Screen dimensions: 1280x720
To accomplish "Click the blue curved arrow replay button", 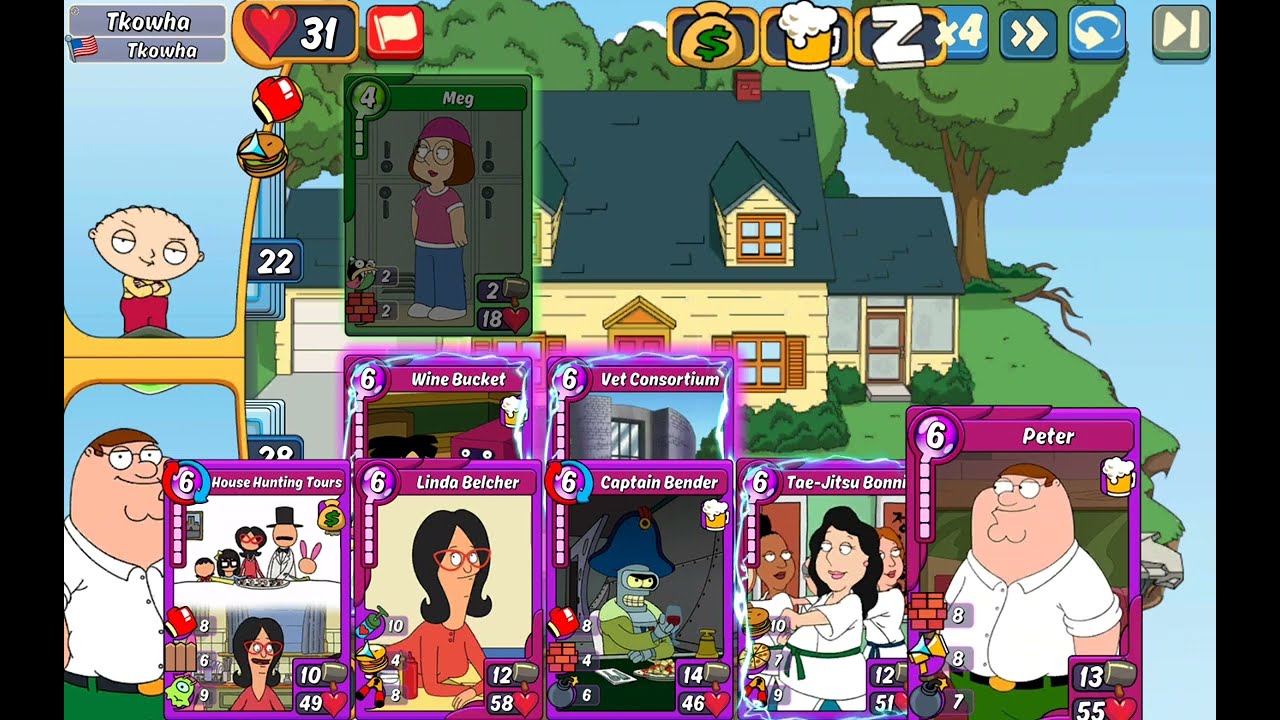I will click(x=1096, y=33).
